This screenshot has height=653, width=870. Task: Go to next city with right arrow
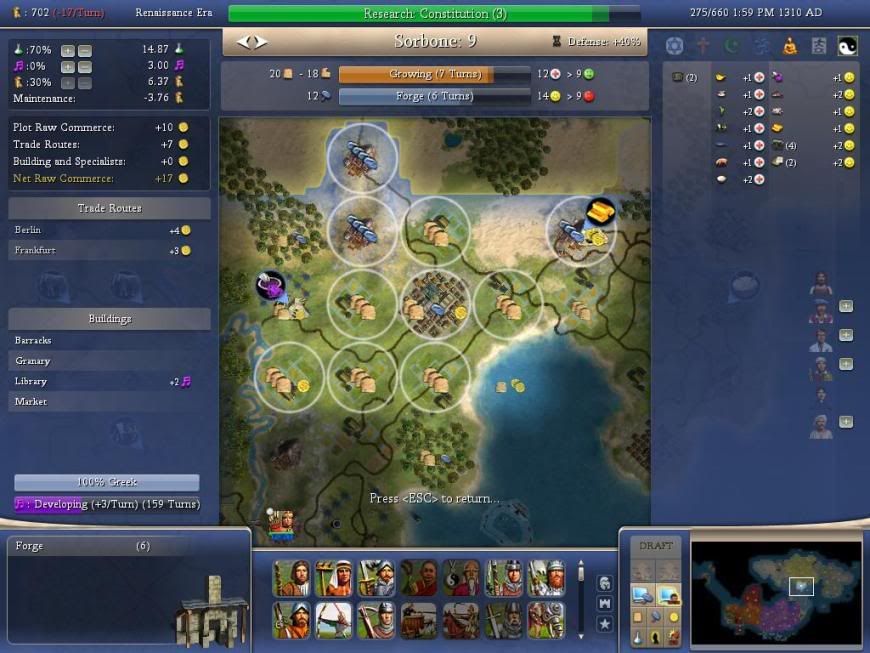(x=261, y=42)
